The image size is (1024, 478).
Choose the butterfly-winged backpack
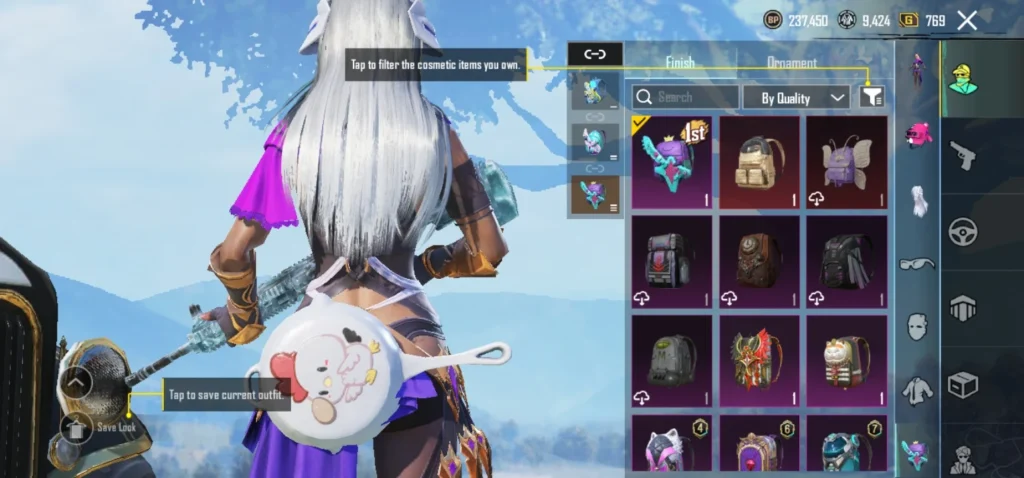click(x=846, y=162)
